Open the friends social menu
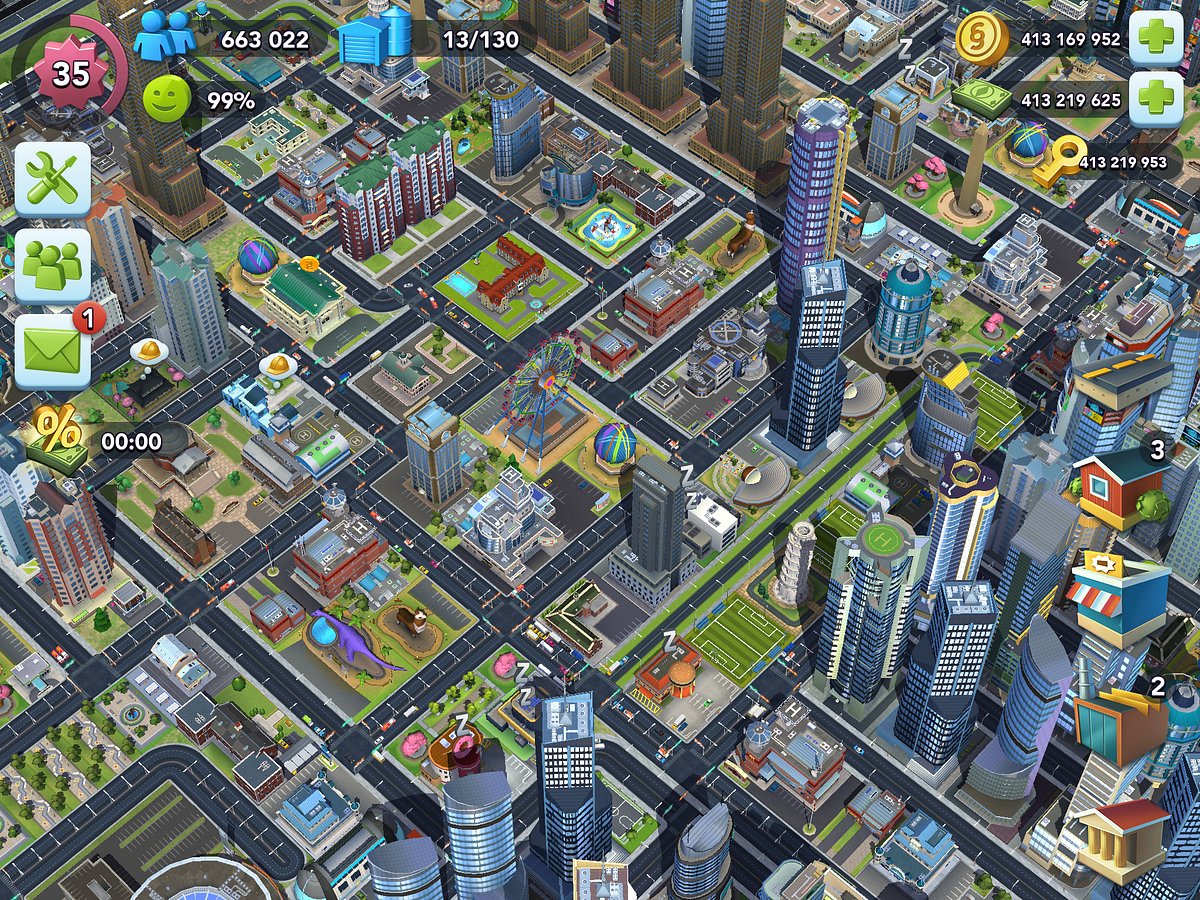 click(52, 266)
